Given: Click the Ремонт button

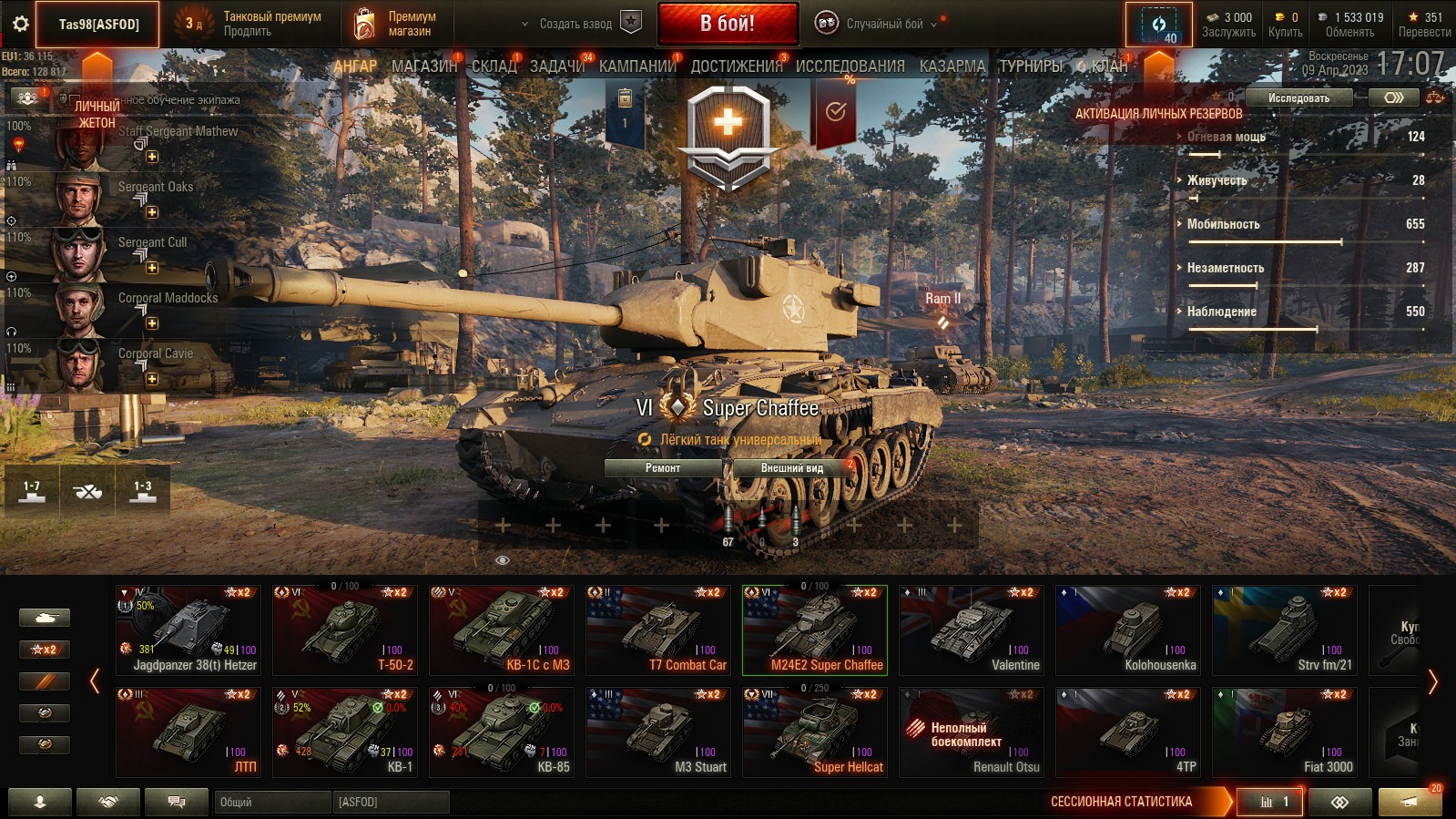Looking at the screenshot, I should tap(663, 467).
